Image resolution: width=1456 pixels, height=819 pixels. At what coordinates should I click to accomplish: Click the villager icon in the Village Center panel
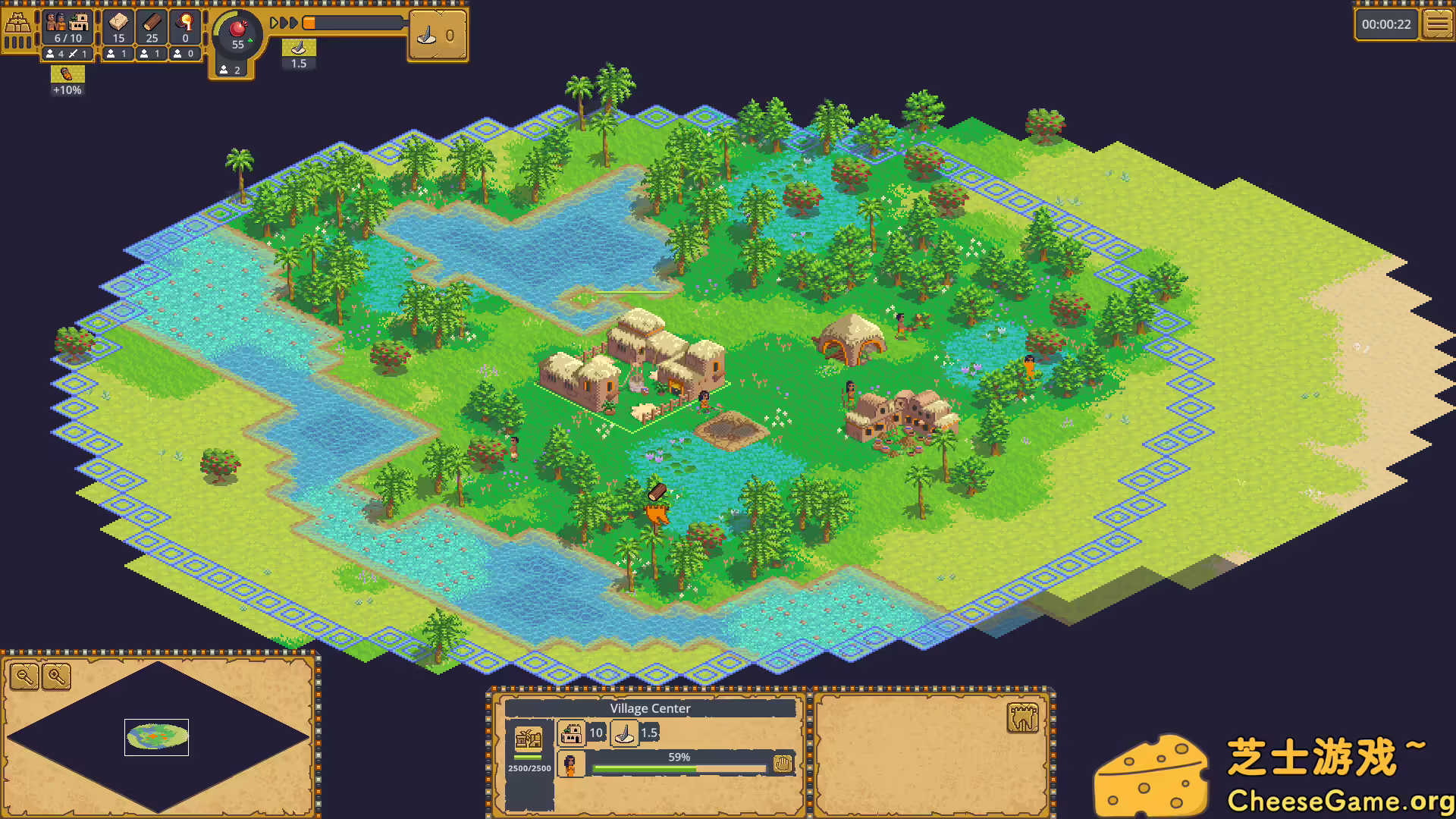pos(570,765)
